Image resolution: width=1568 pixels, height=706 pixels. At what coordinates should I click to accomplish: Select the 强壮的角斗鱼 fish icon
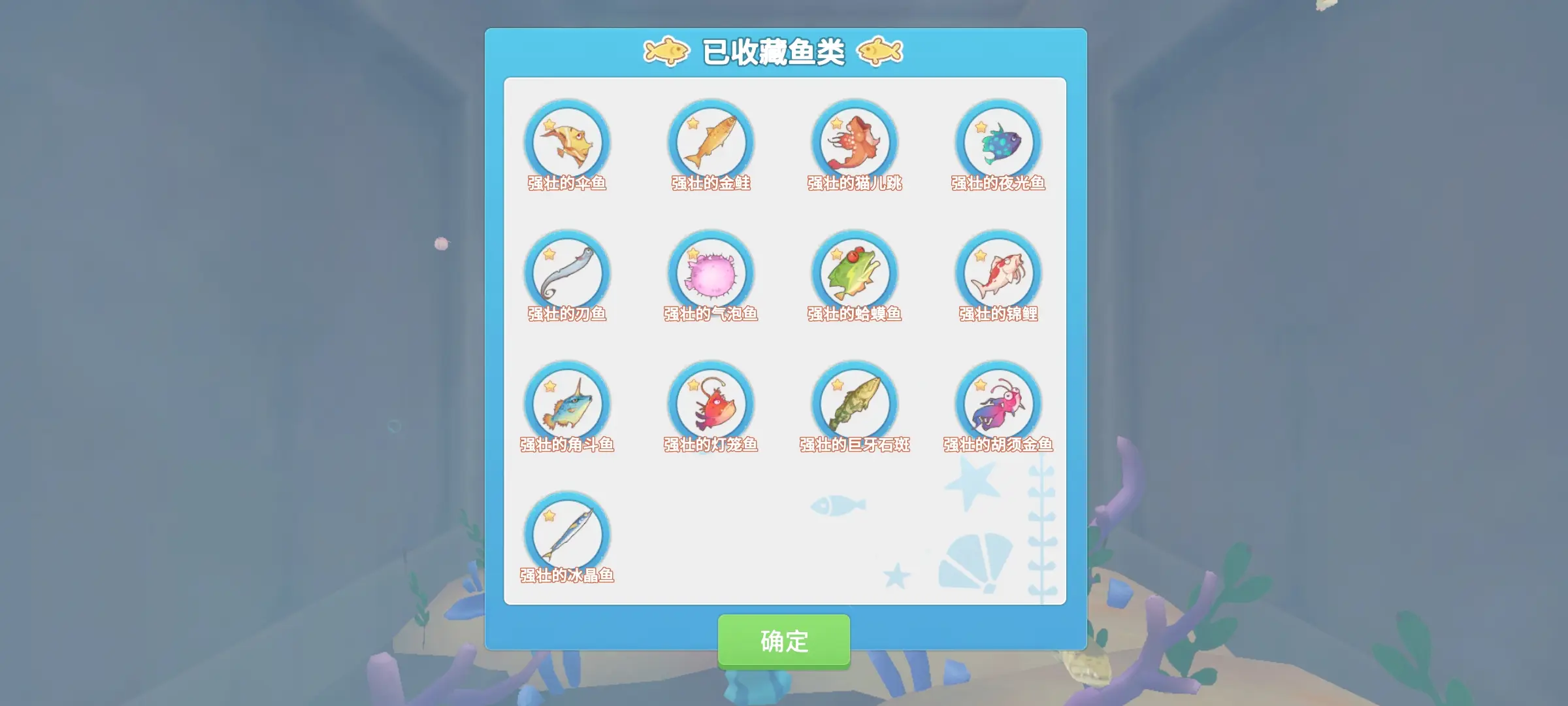pos(568,405)
